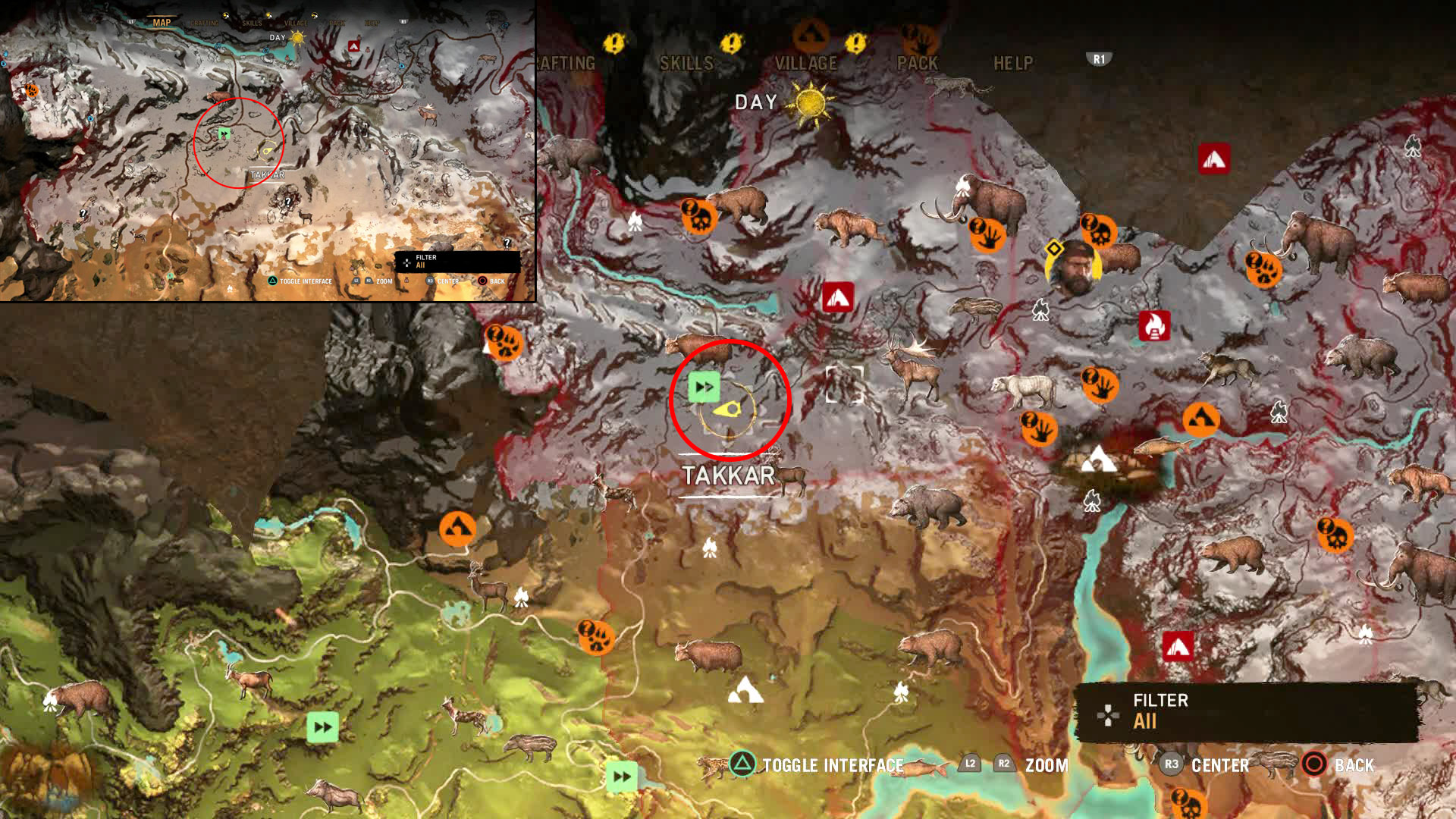The image size is (1456, 819).
Task: Select the red bonfire map marker
Action: (x=1154, y=326)
